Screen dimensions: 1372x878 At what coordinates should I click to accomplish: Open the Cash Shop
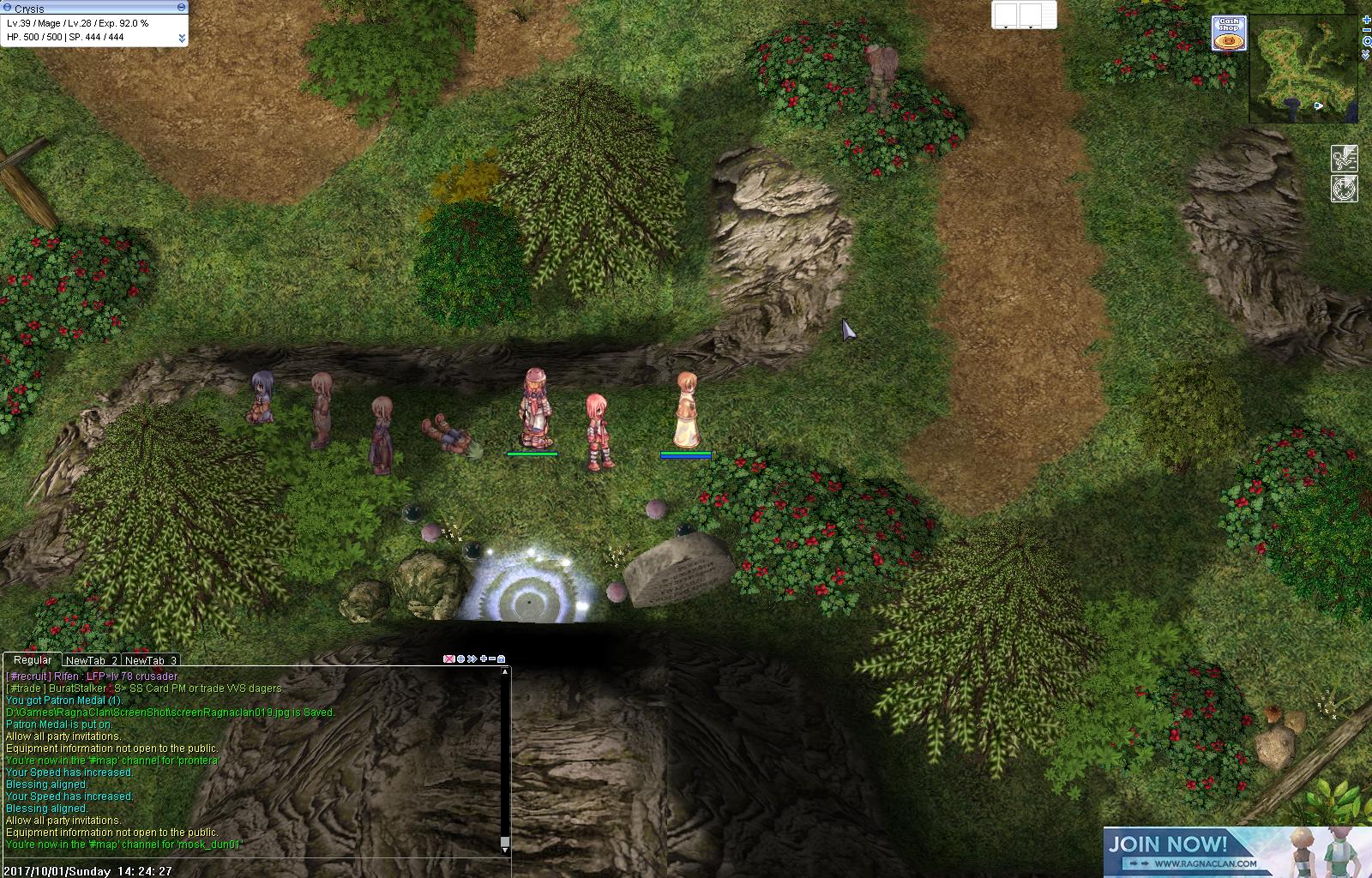[1227, 30]
